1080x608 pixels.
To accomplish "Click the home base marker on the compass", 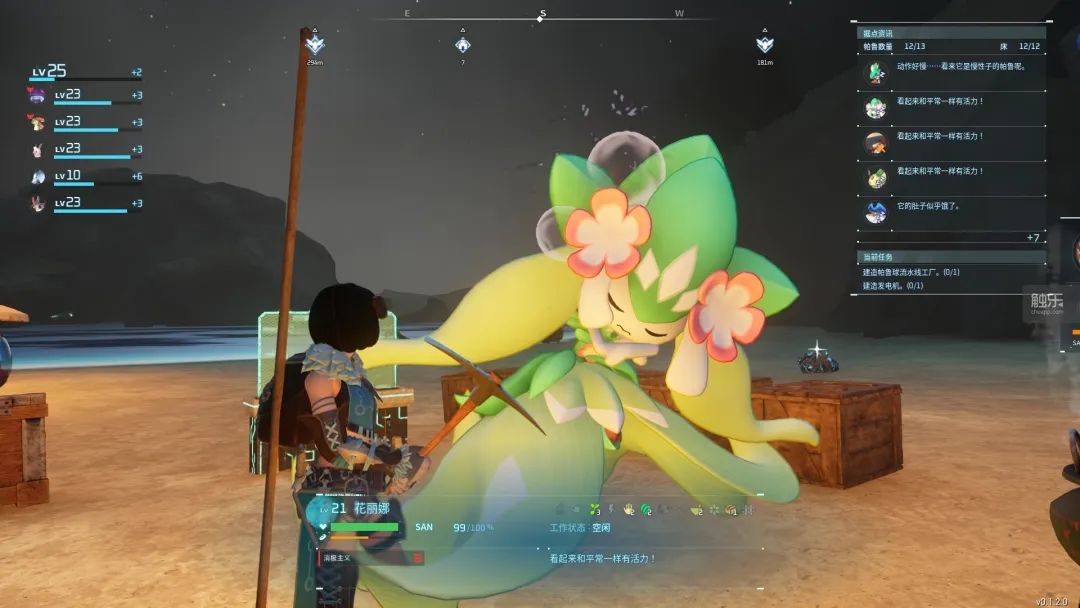I will (462, 45).
